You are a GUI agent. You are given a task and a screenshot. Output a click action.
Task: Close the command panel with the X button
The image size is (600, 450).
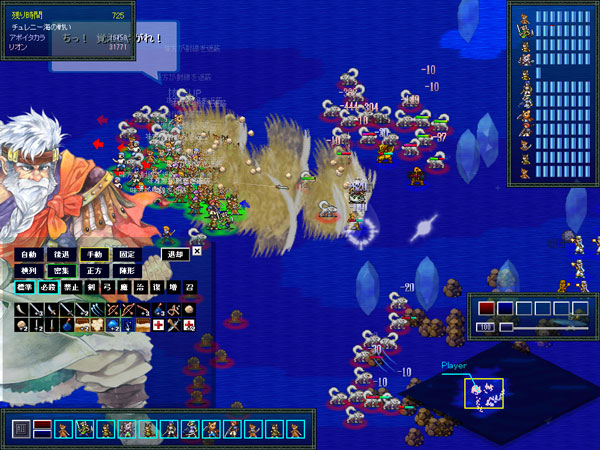197,251
